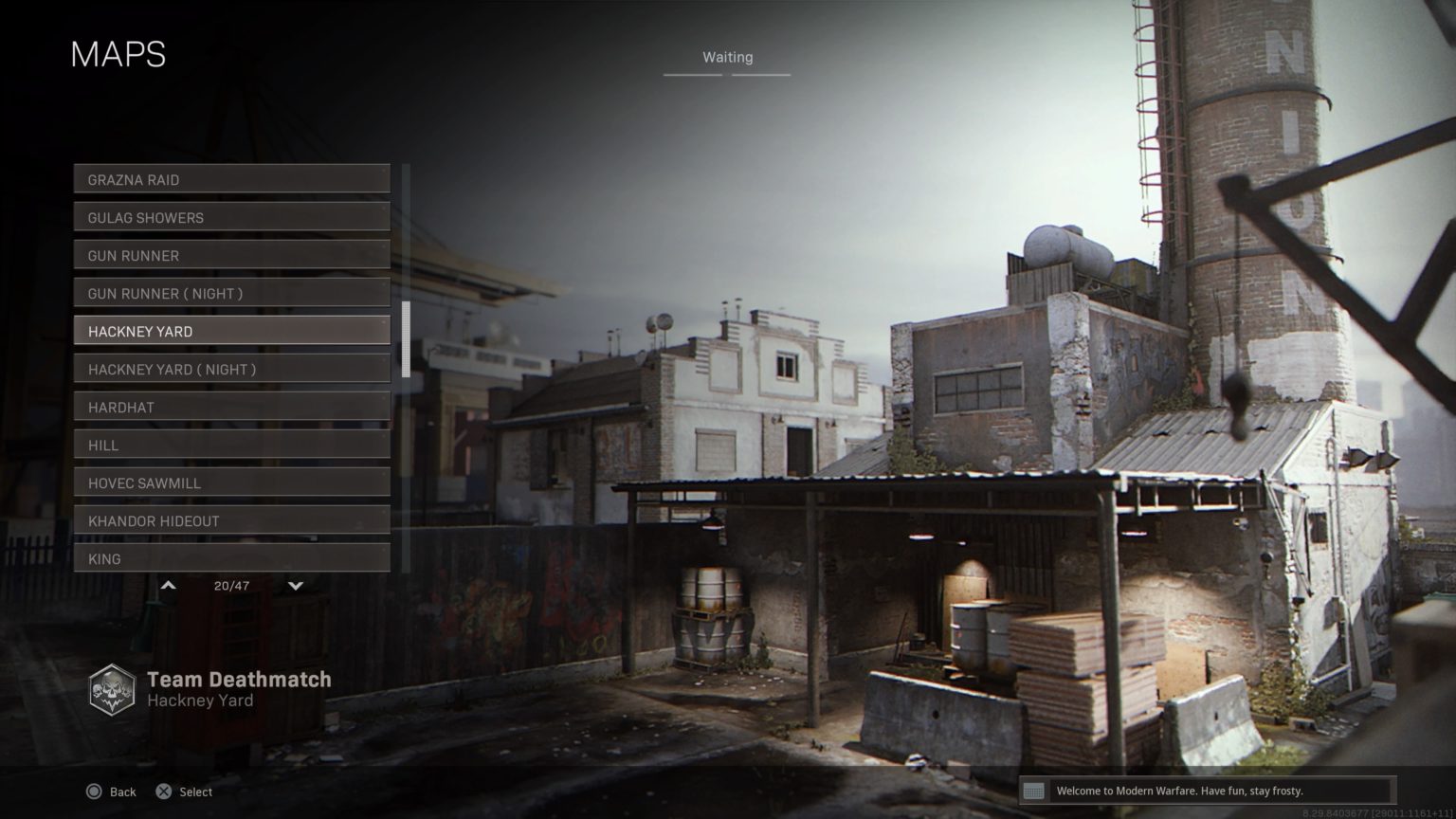
Task: Click the Back circle button icon
Action: click(95, 792)
